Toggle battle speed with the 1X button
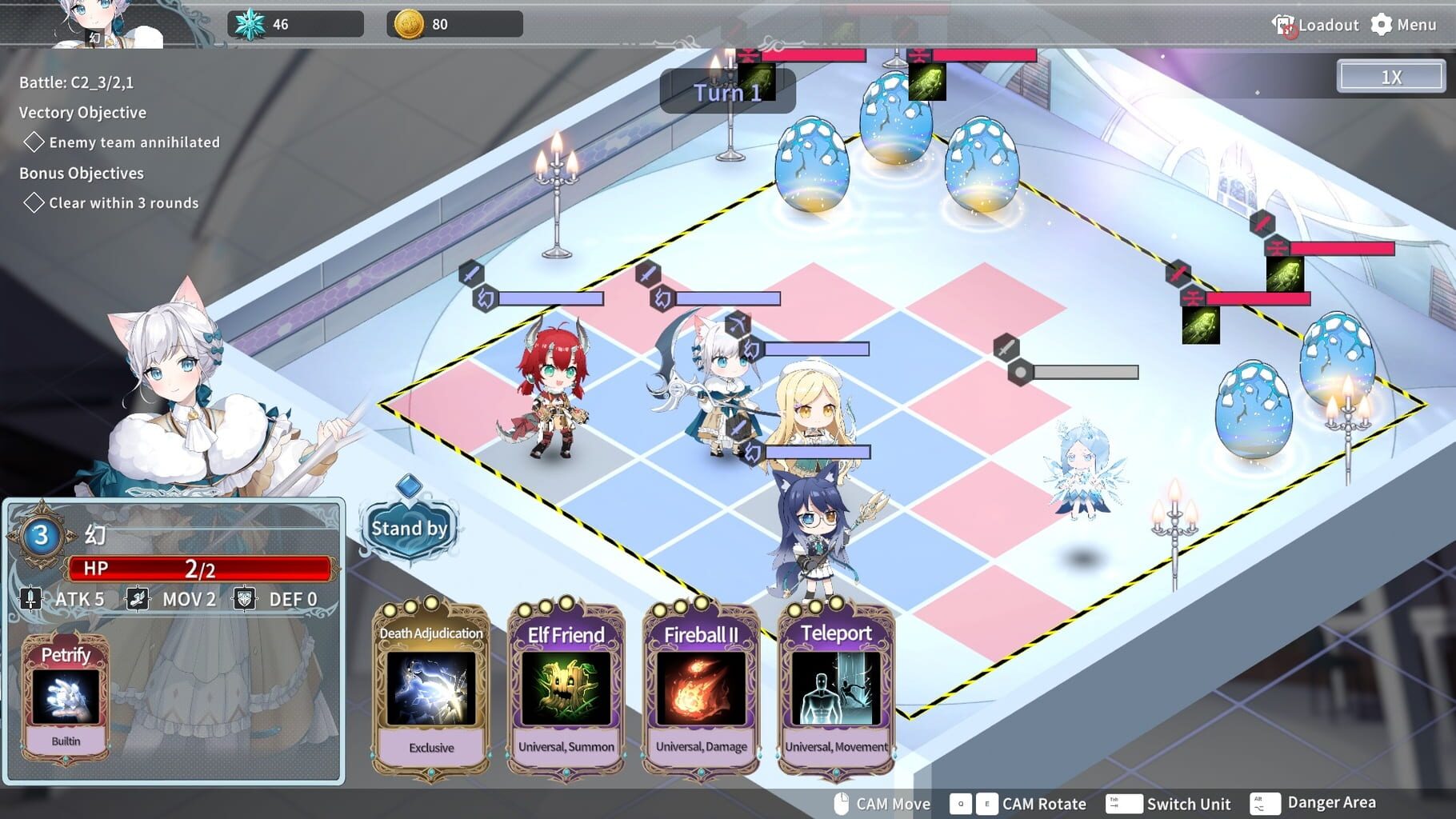 (x=1390, y=75)
